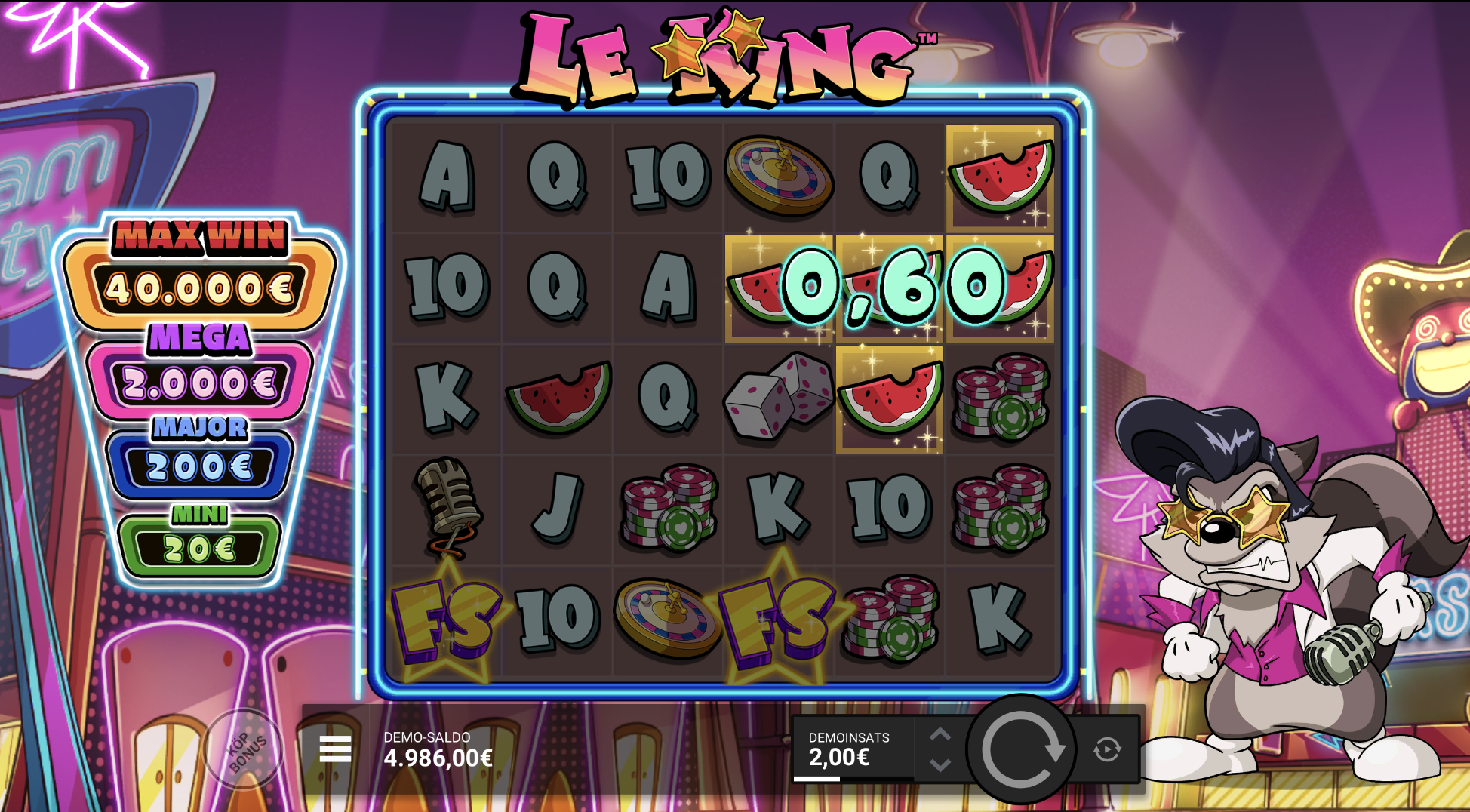
Task: Select the dice symbol on the middle reel
Action: [777, 396]
